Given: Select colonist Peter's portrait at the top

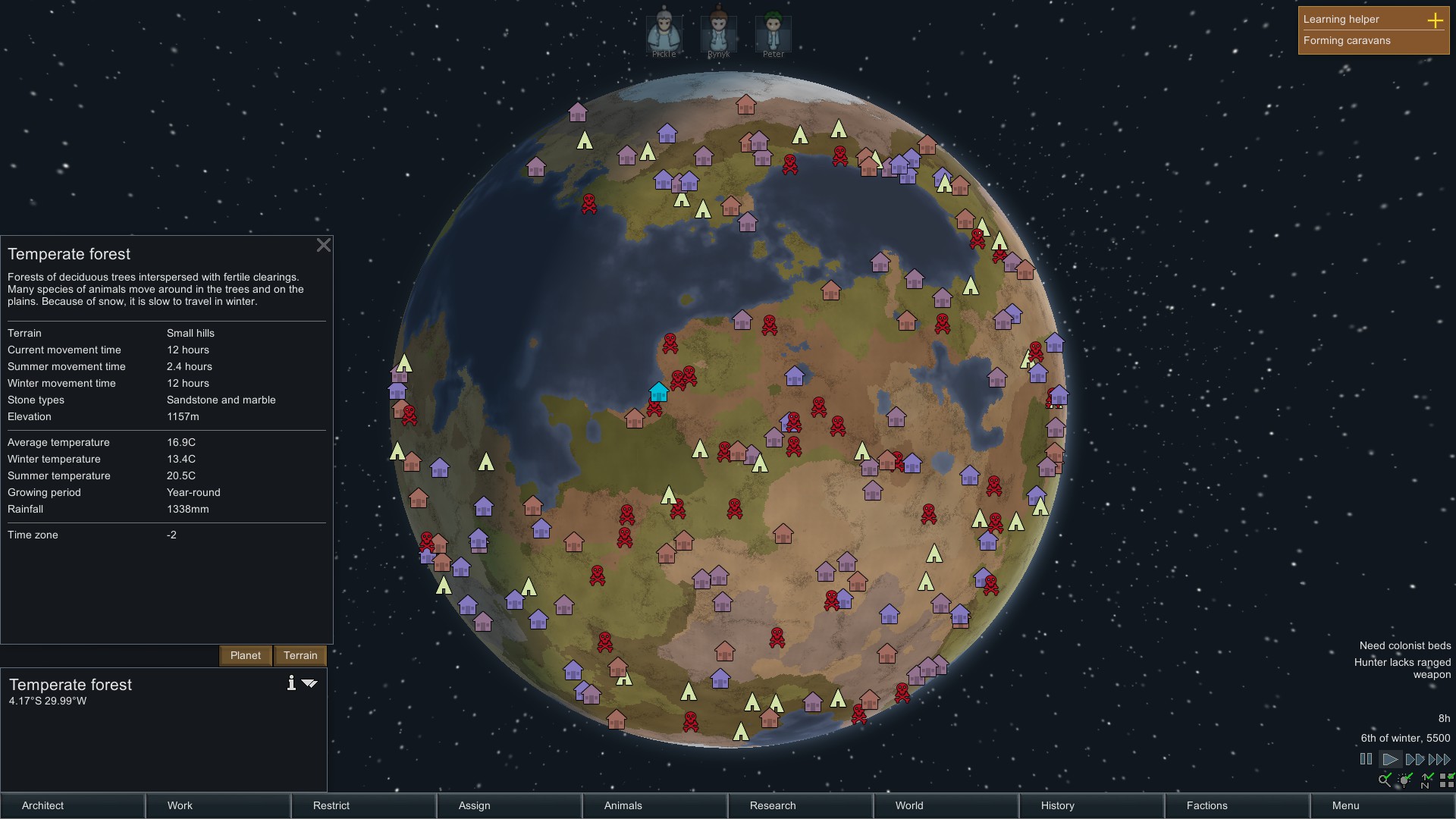Looking at the screenshot, I should pyautogui.click(x=773, y=32).
